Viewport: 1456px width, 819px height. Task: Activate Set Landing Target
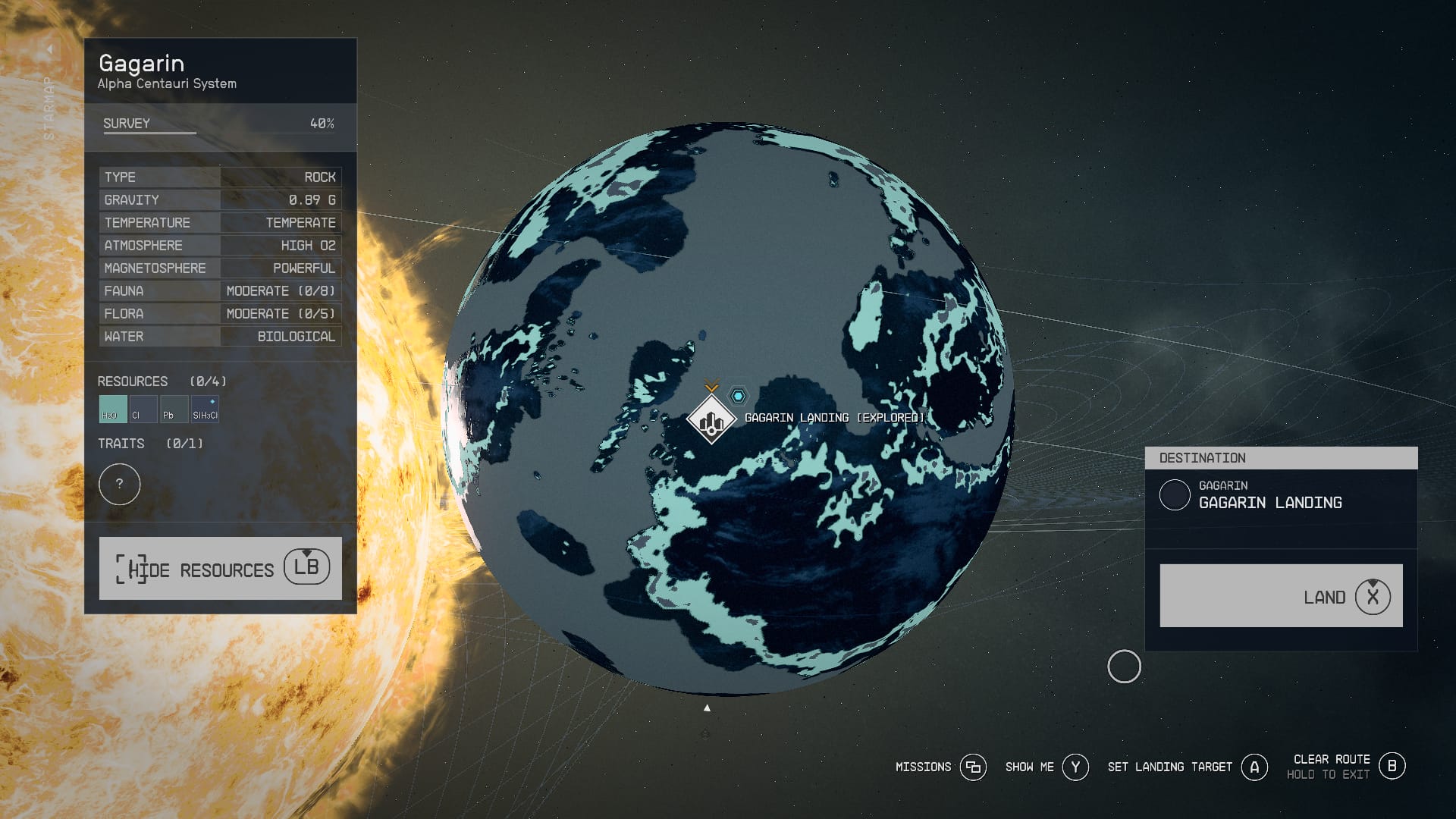pyautogui.click(x=1187, y=767)
